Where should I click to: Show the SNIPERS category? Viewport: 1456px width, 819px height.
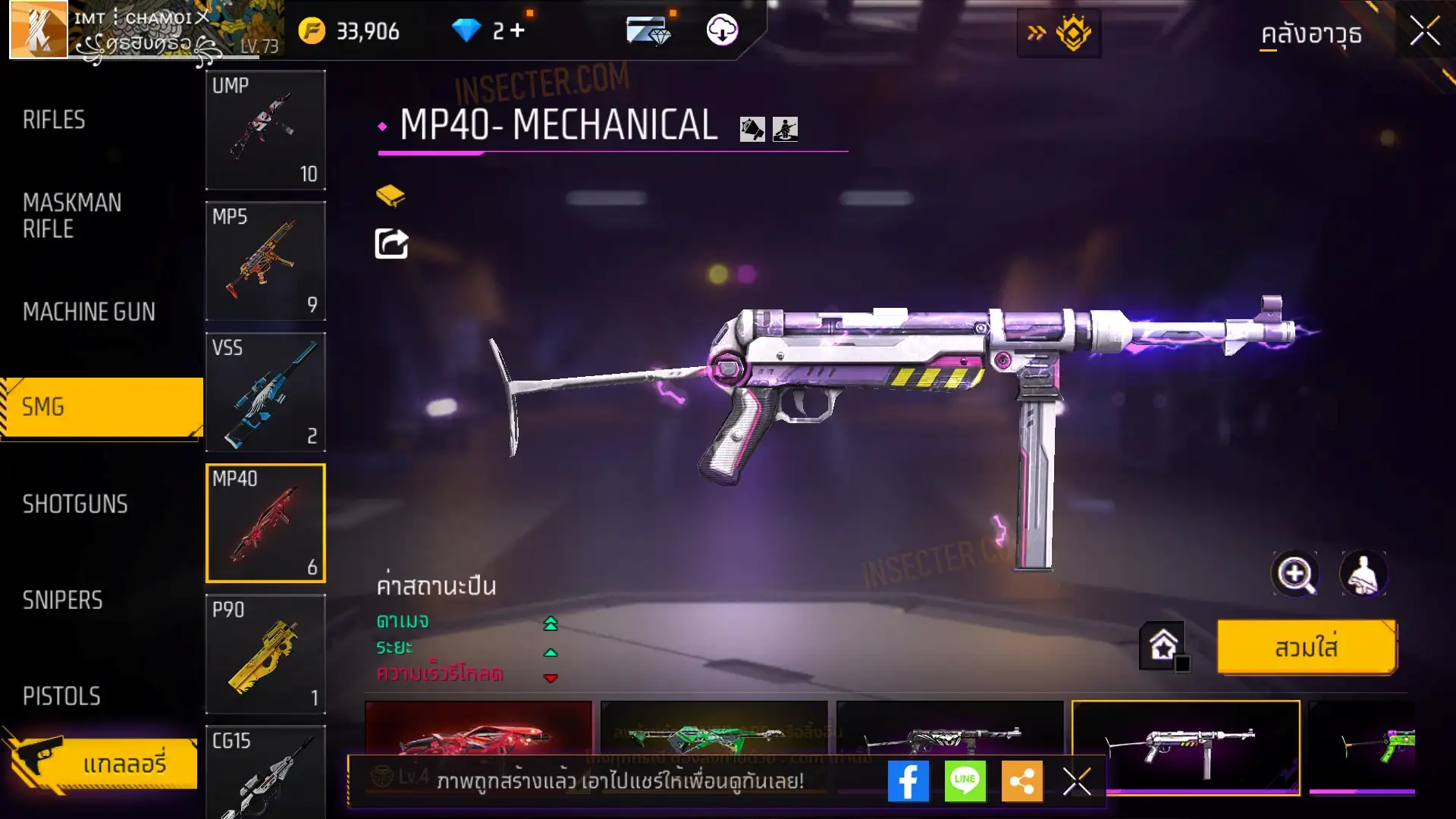(62, 601)
